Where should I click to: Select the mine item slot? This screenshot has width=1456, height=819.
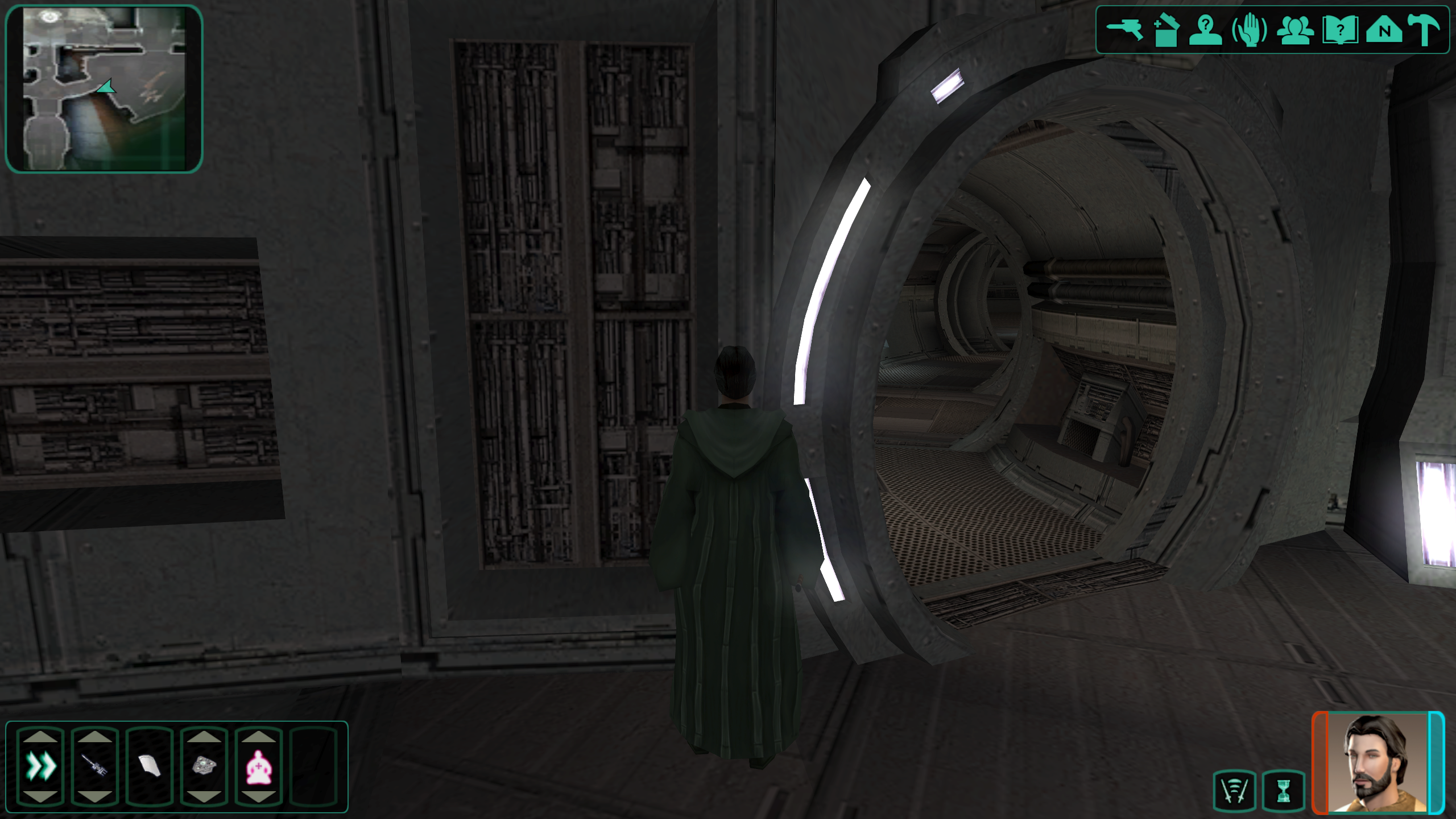click(204, 766)
